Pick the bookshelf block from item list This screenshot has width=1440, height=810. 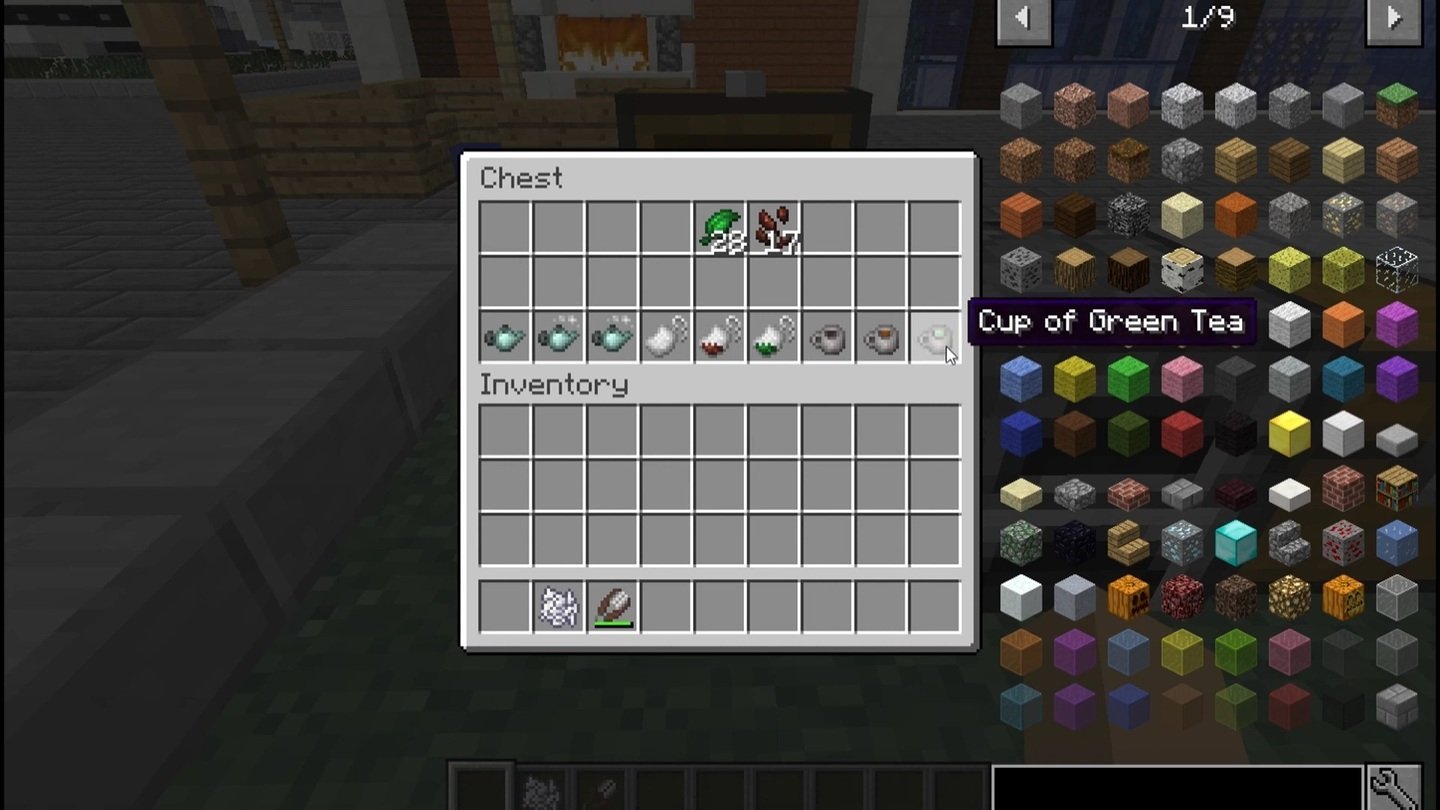(1396, 488)
